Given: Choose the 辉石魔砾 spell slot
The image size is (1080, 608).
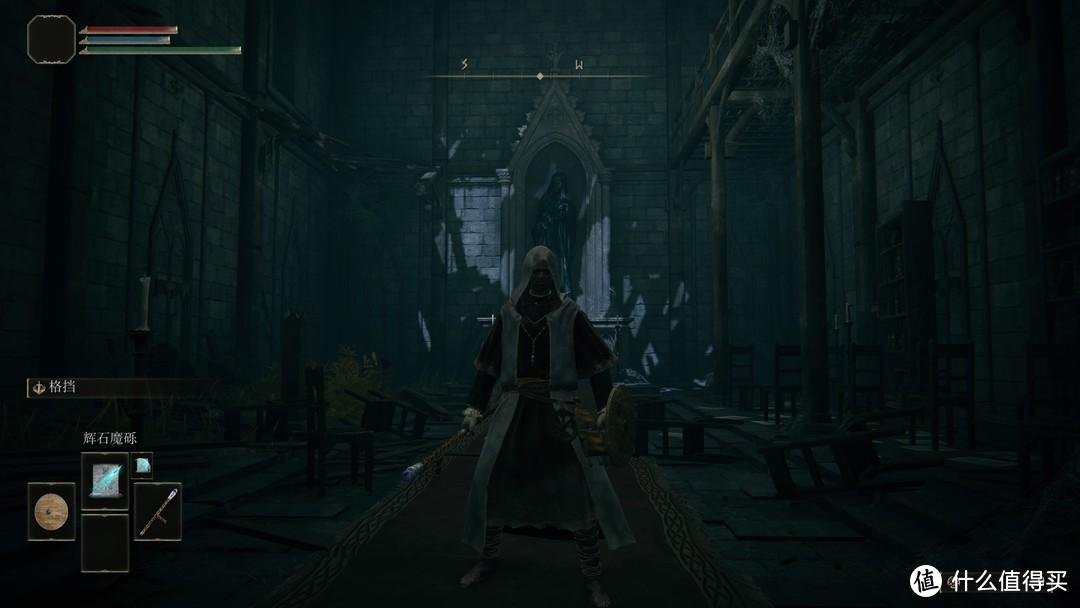Looking at the screenshot, I should [105, 481].
